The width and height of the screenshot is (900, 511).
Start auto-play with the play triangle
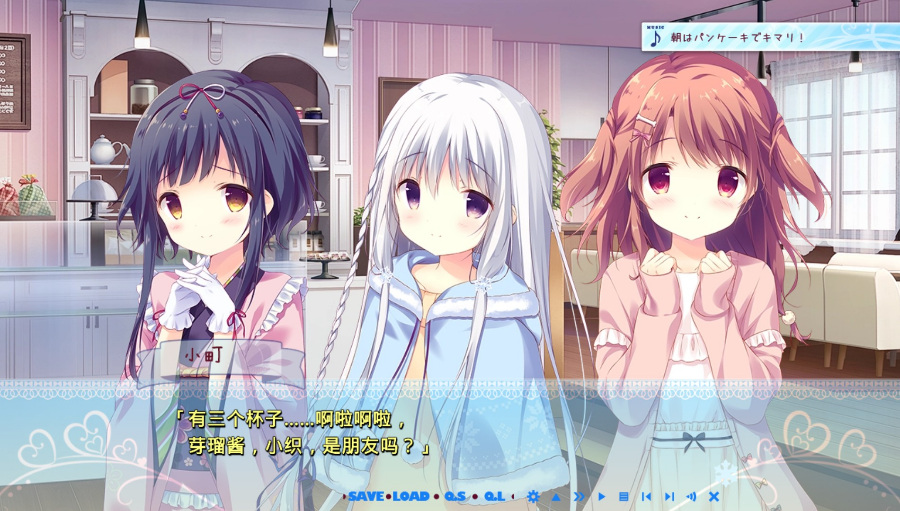point(602,496)
